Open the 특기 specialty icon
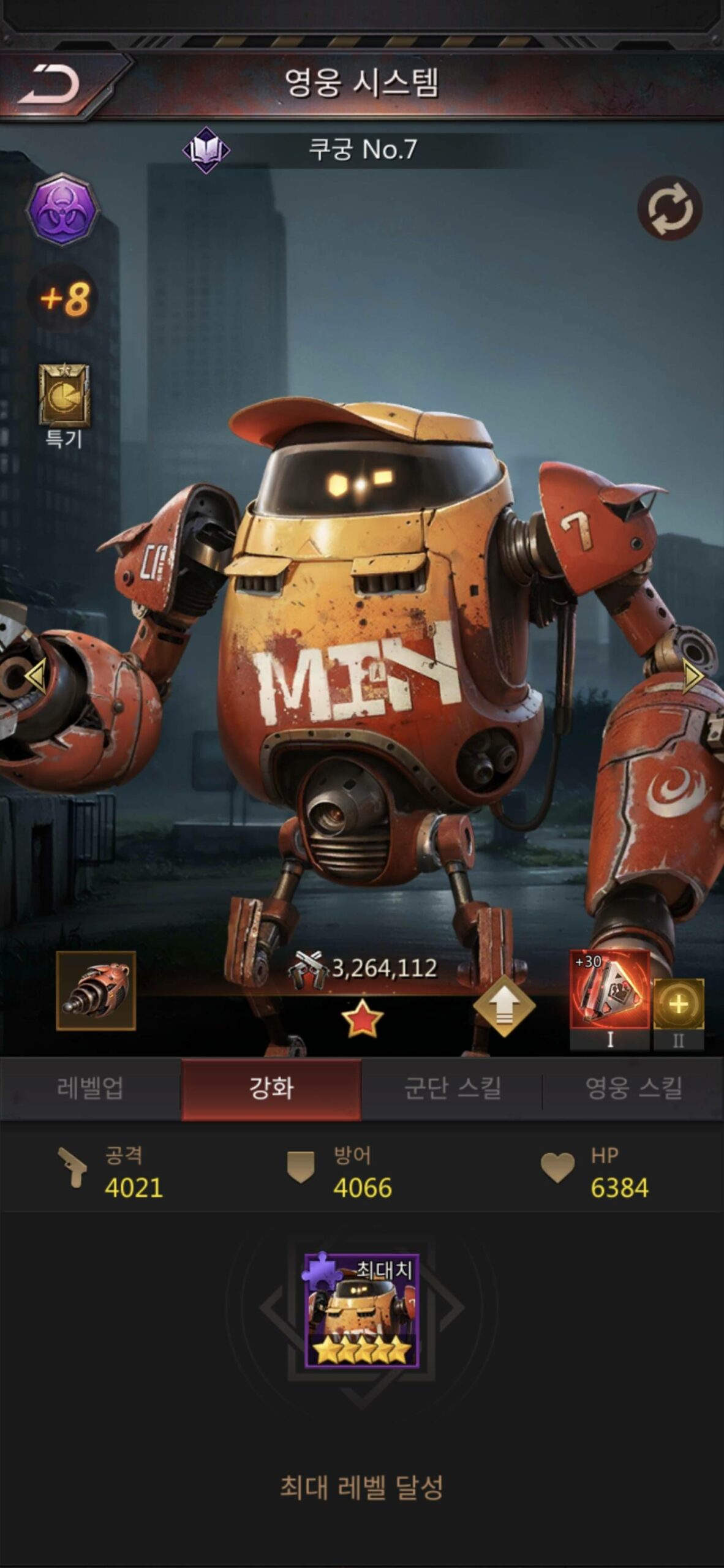 (64, 396)
